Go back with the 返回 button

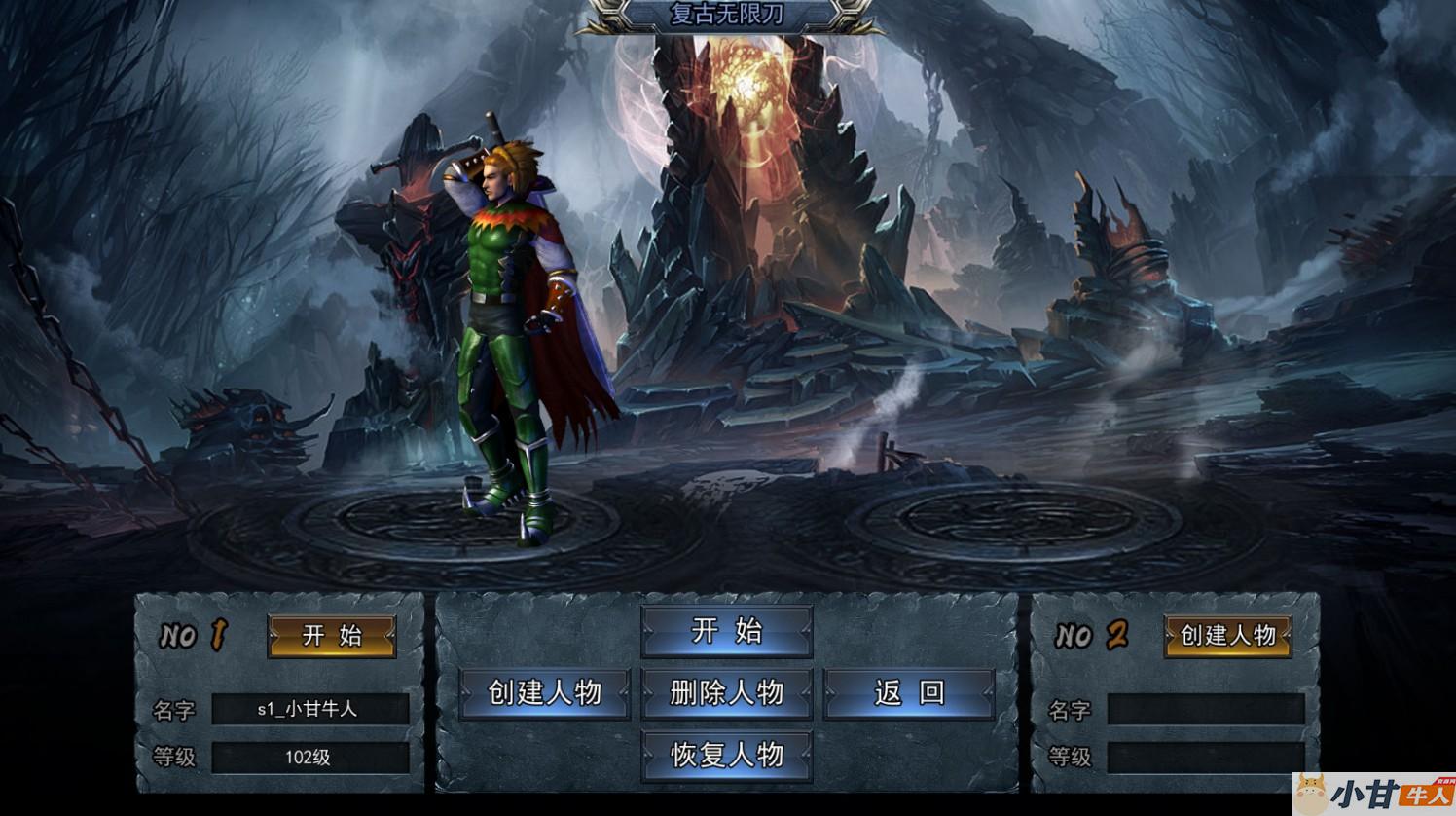[x=909, y=692]
